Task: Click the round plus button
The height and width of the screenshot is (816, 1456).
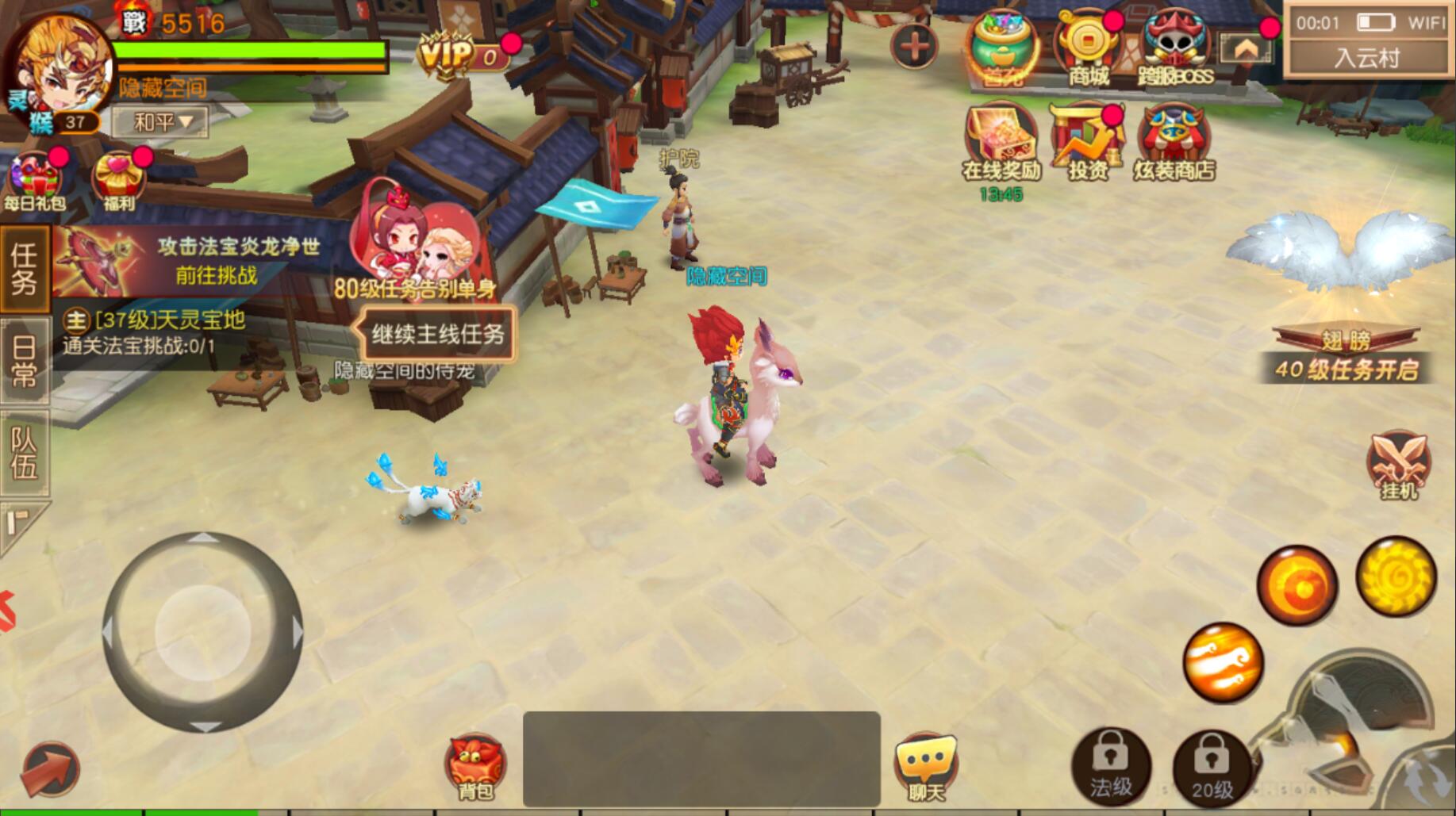Action: [x=914, y=47]
